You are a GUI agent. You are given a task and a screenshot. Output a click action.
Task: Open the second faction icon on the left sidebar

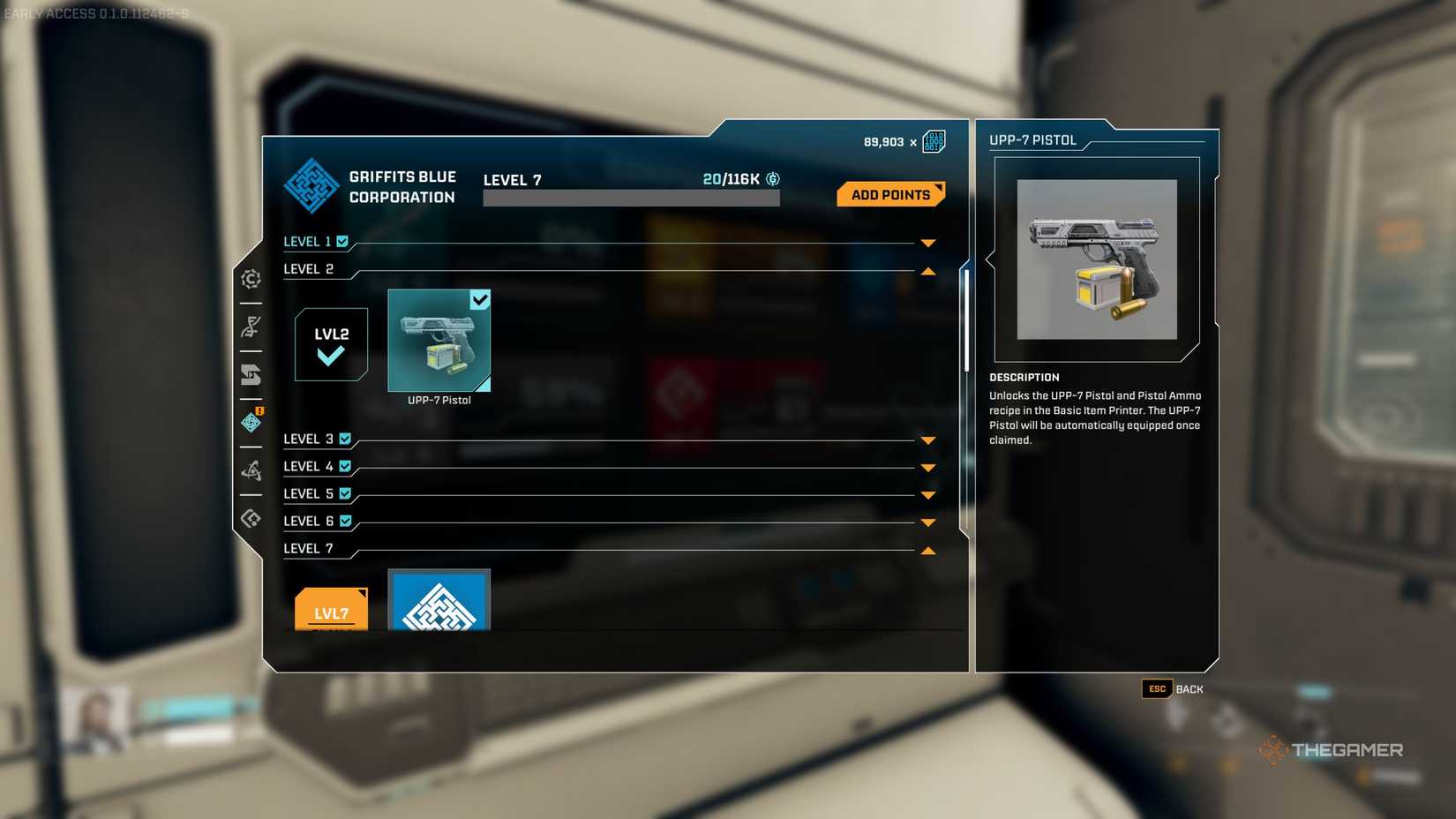252,326
